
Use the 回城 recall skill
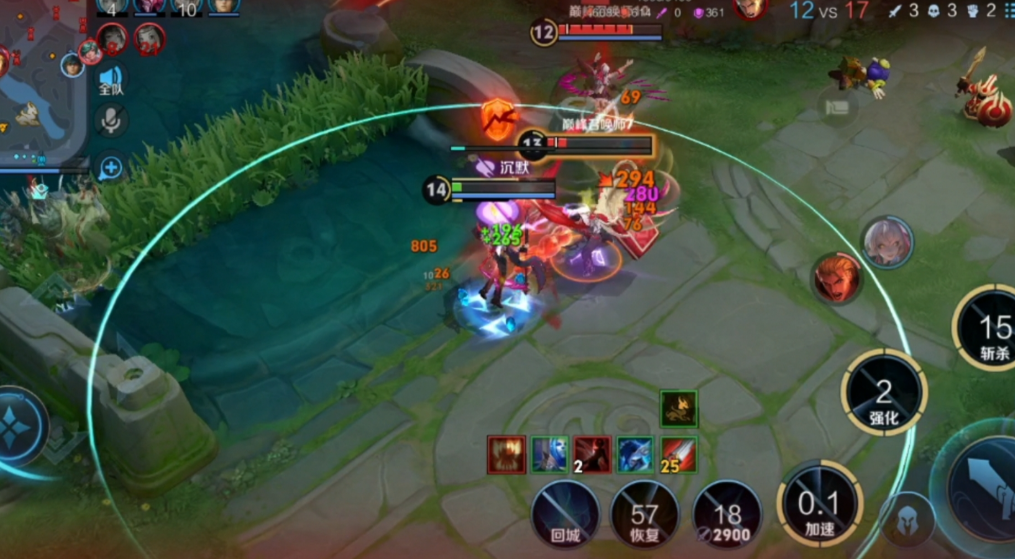pos(565,514)
